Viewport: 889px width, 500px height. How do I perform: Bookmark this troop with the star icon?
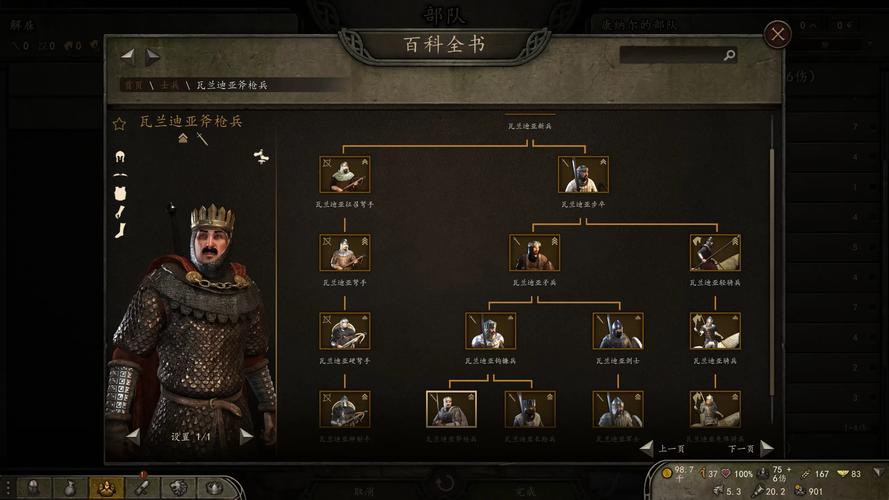coord(119,124)
